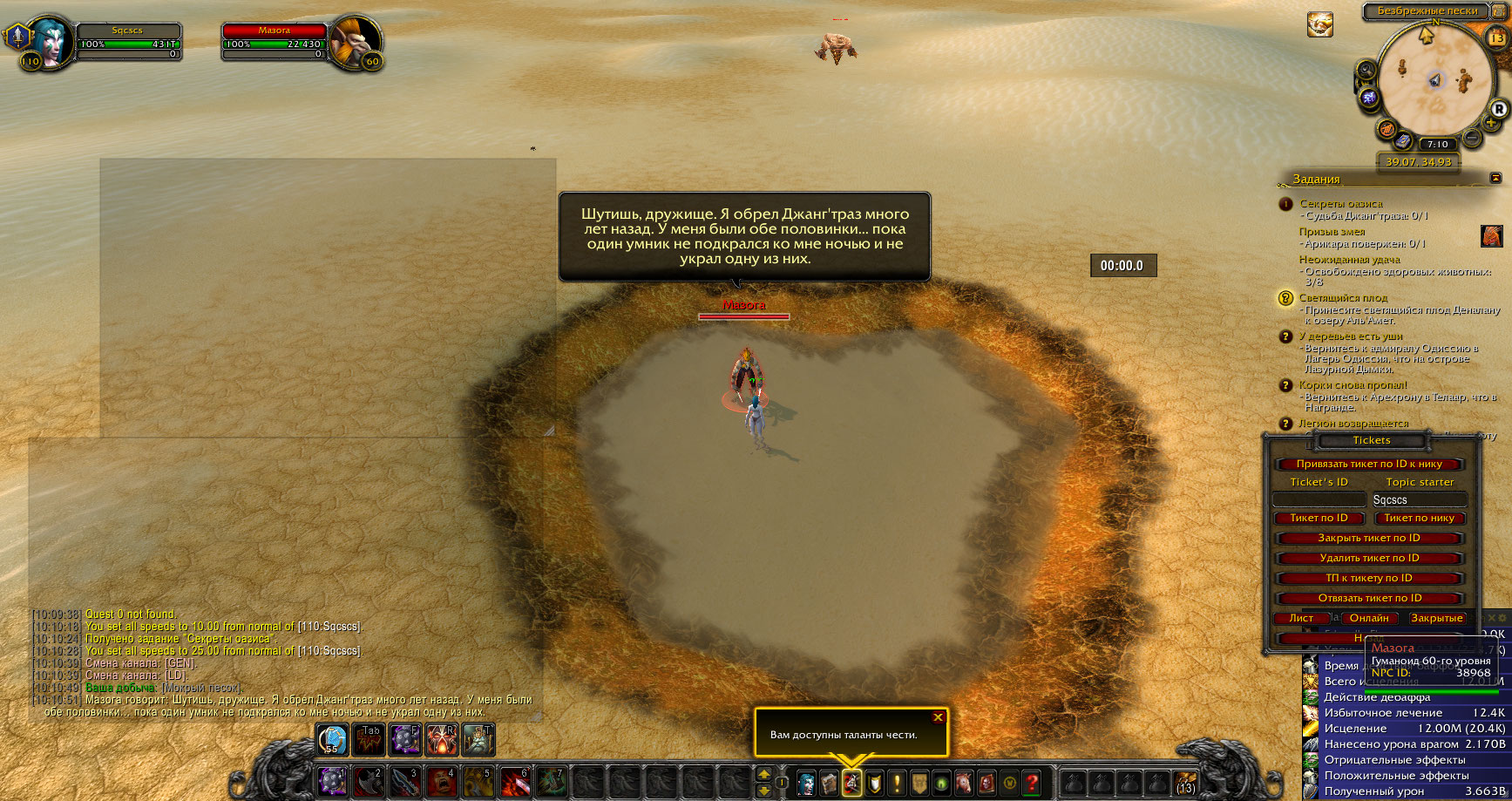Click the handshake buff icon
This screenshot has width=1512, height=801.
pos(1319,24)
